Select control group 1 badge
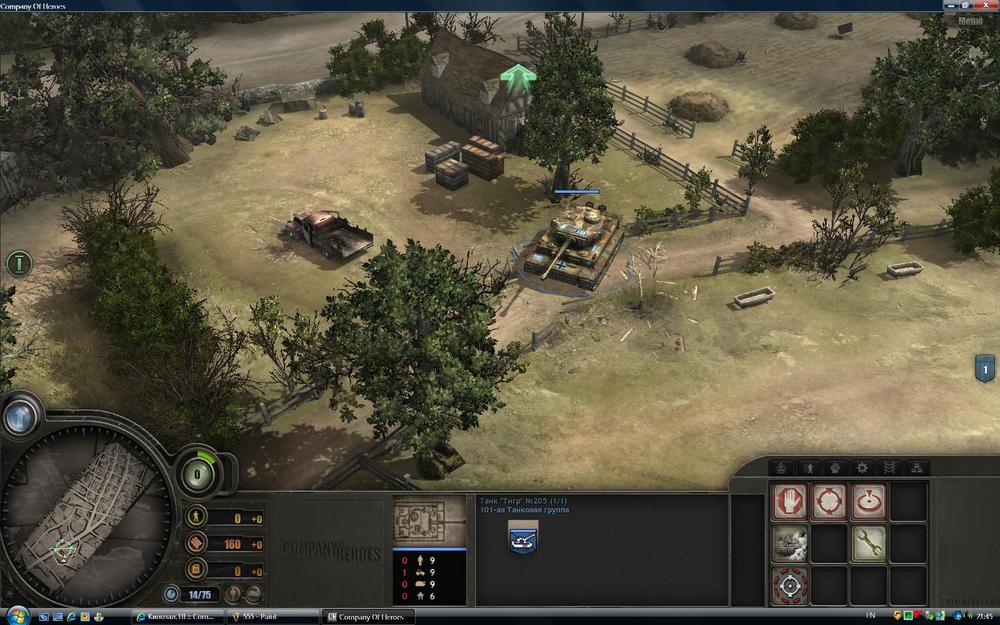Screen dimensions: 1000x625 tap(984, 369)
